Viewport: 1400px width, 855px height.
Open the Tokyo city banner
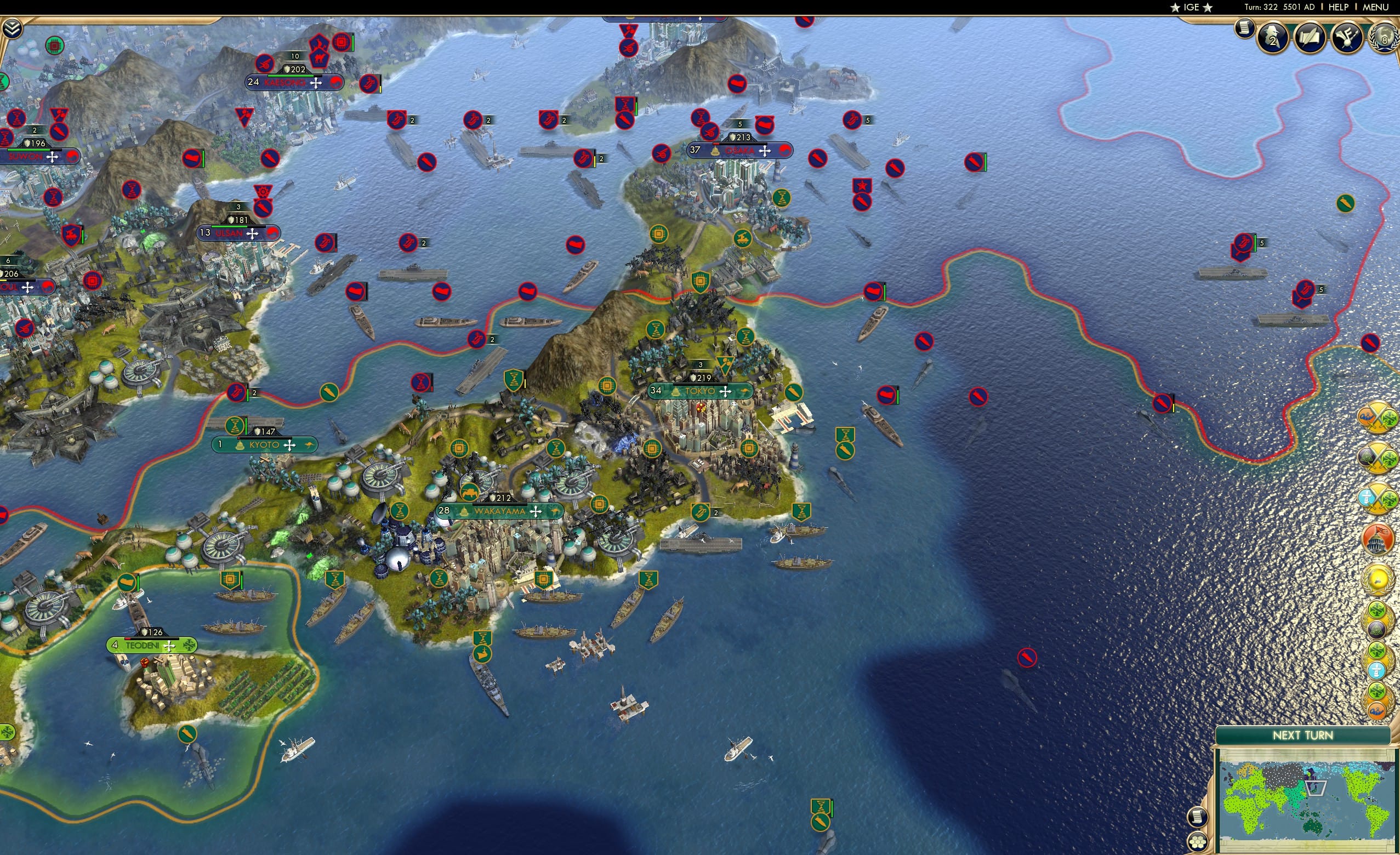[x=700, y=391]
